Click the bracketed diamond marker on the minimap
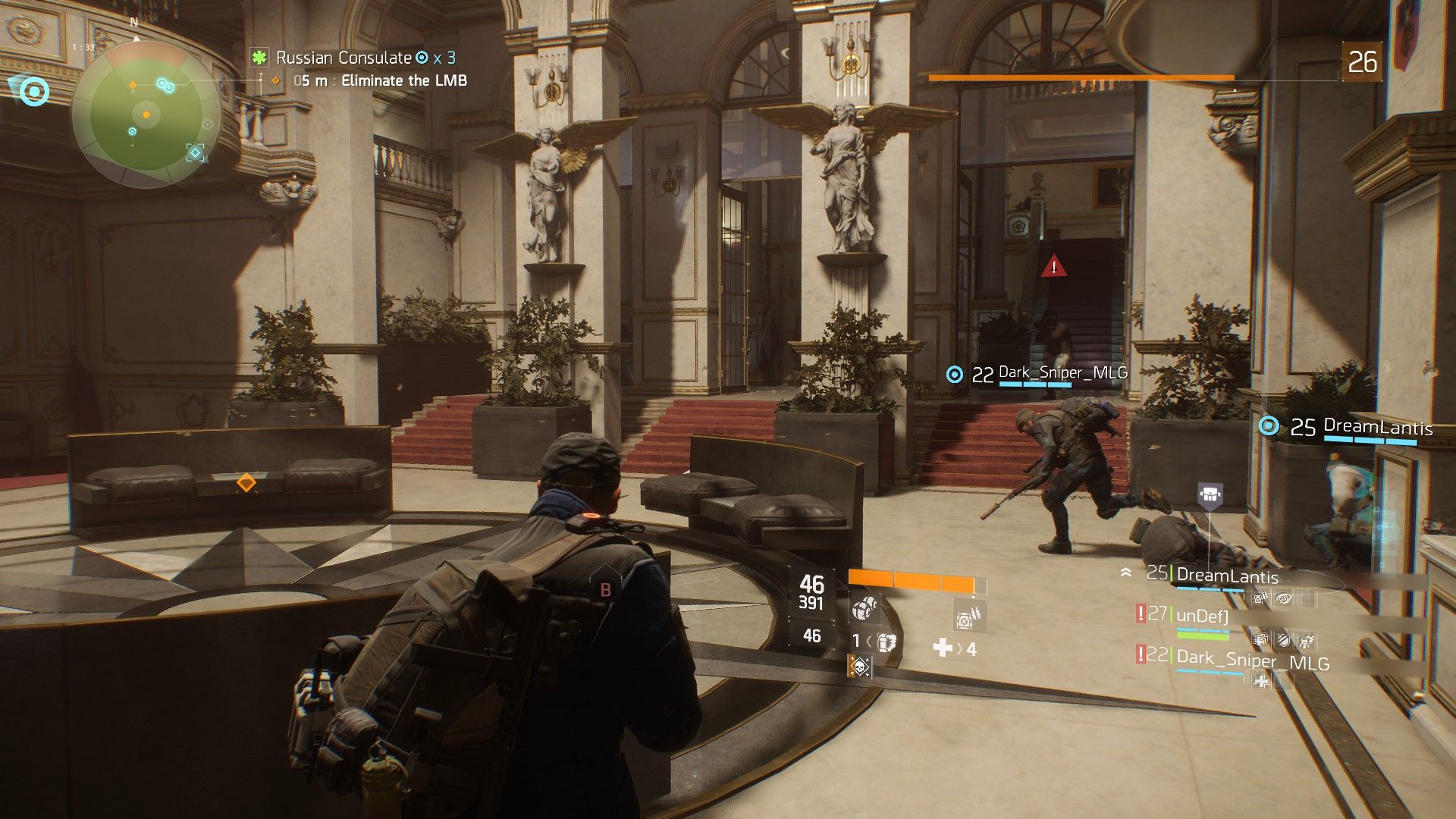Image resolution: width=1456 pixels, height=819 pixels. click(196, 152)
